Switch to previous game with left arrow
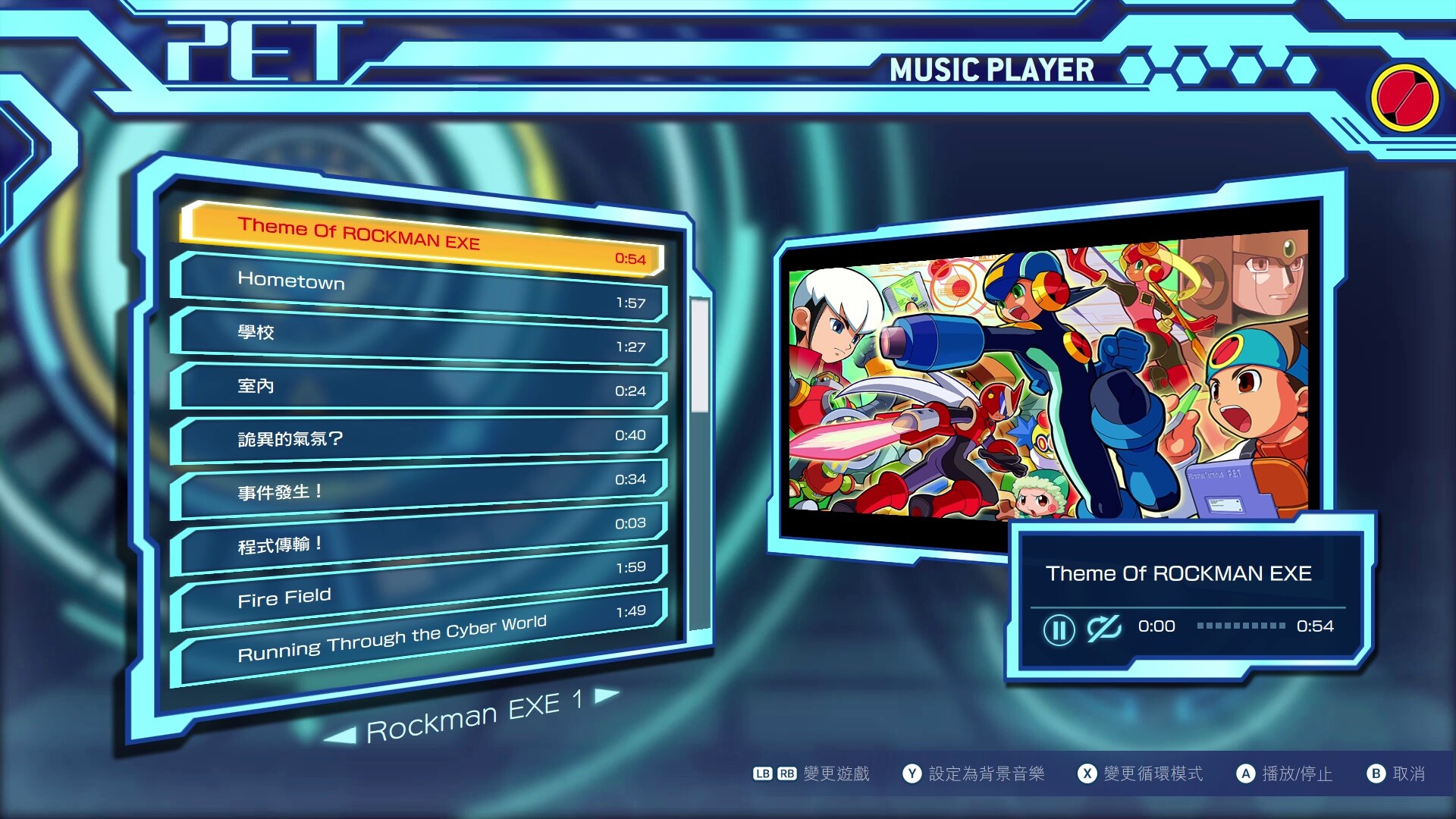 pyautogui.click(x=340, y=735)
